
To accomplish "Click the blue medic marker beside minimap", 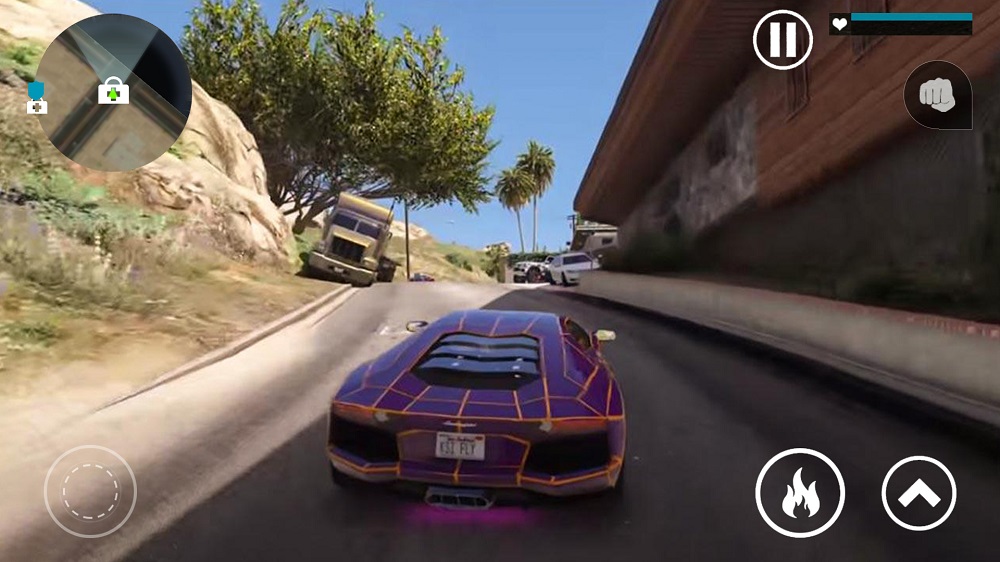I will click(37, 98).
